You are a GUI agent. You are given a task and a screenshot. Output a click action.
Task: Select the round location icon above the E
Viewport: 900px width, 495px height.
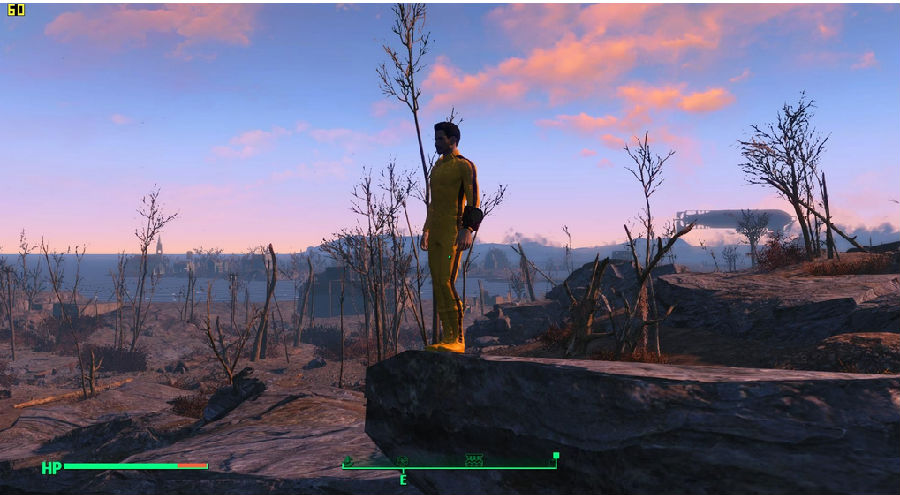(402, 461)
